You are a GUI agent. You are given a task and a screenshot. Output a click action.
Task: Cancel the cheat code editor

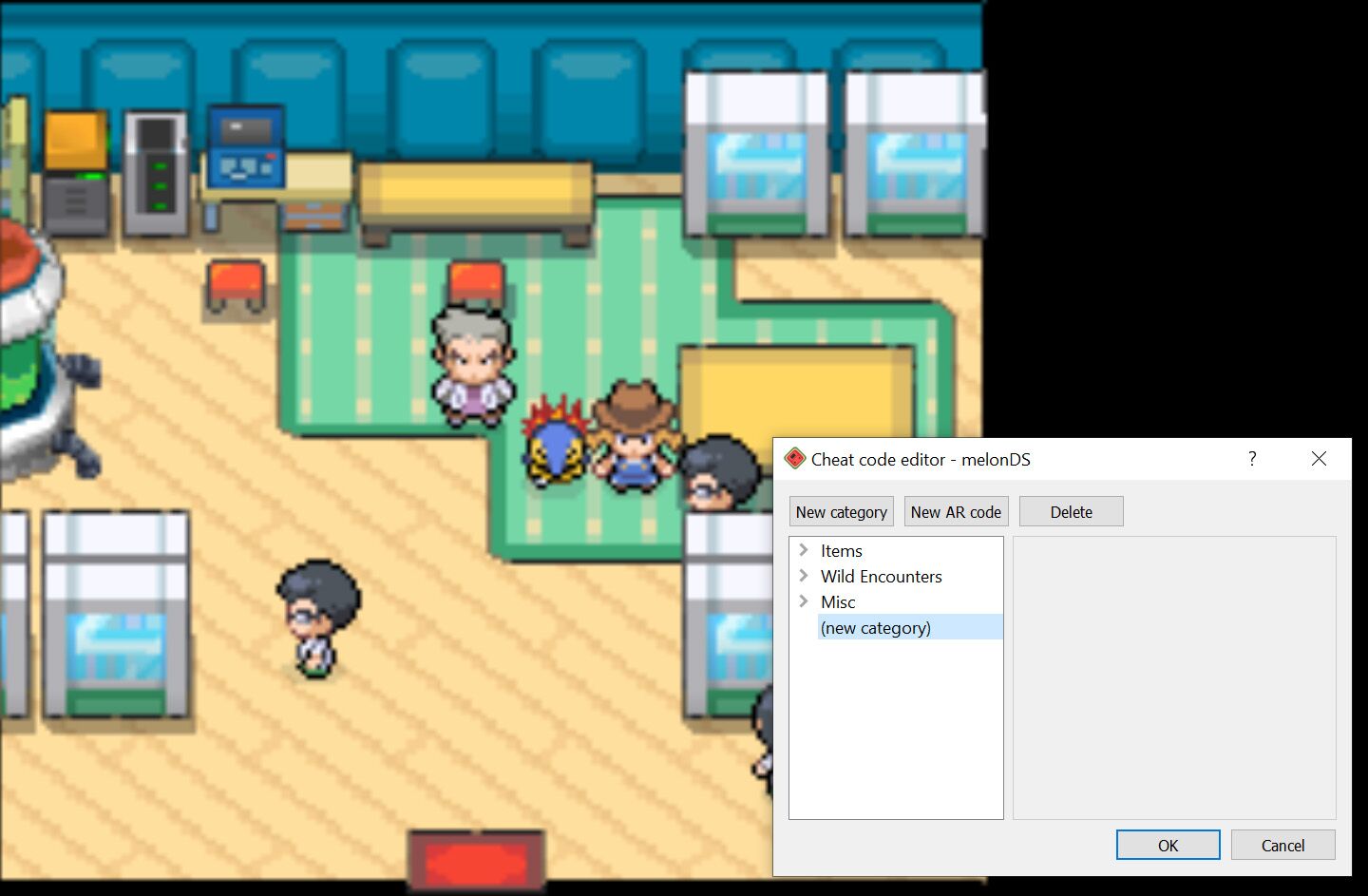[x=1282, y=845]
